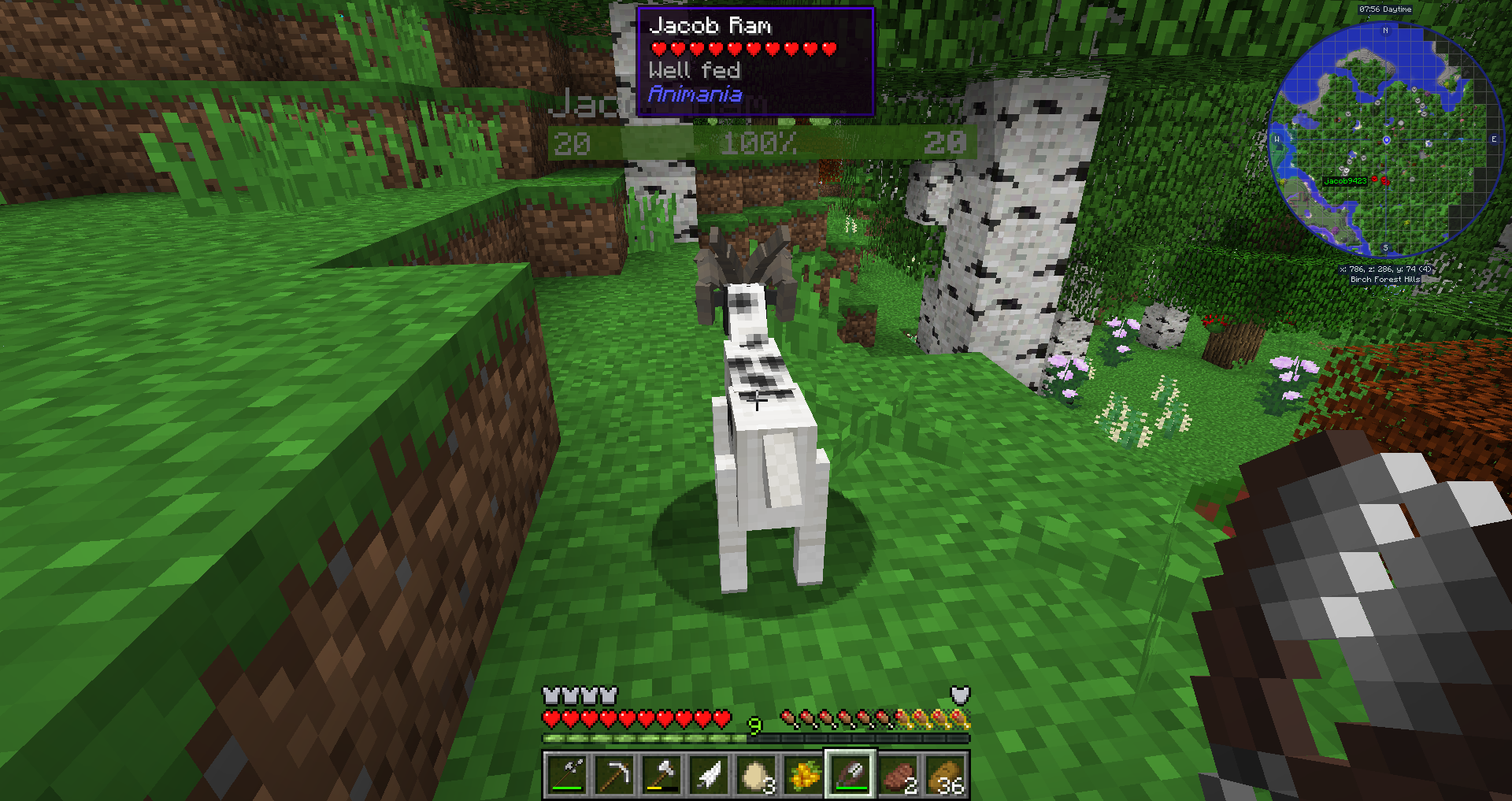
Task: Select the yellow flower hotbar slot
Action: 803,775
